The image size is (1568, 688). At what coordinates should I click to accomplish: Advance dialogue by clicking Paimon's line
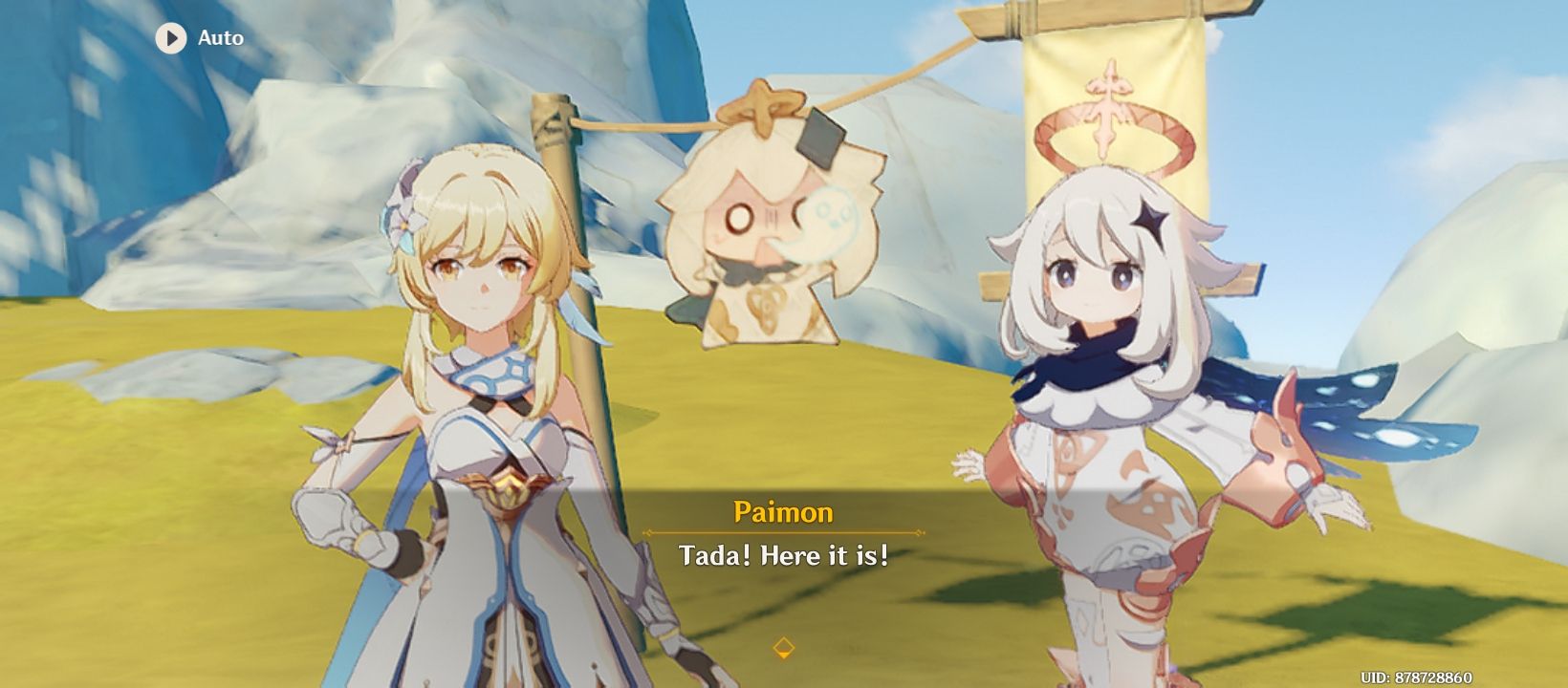(x=783, y=554)
